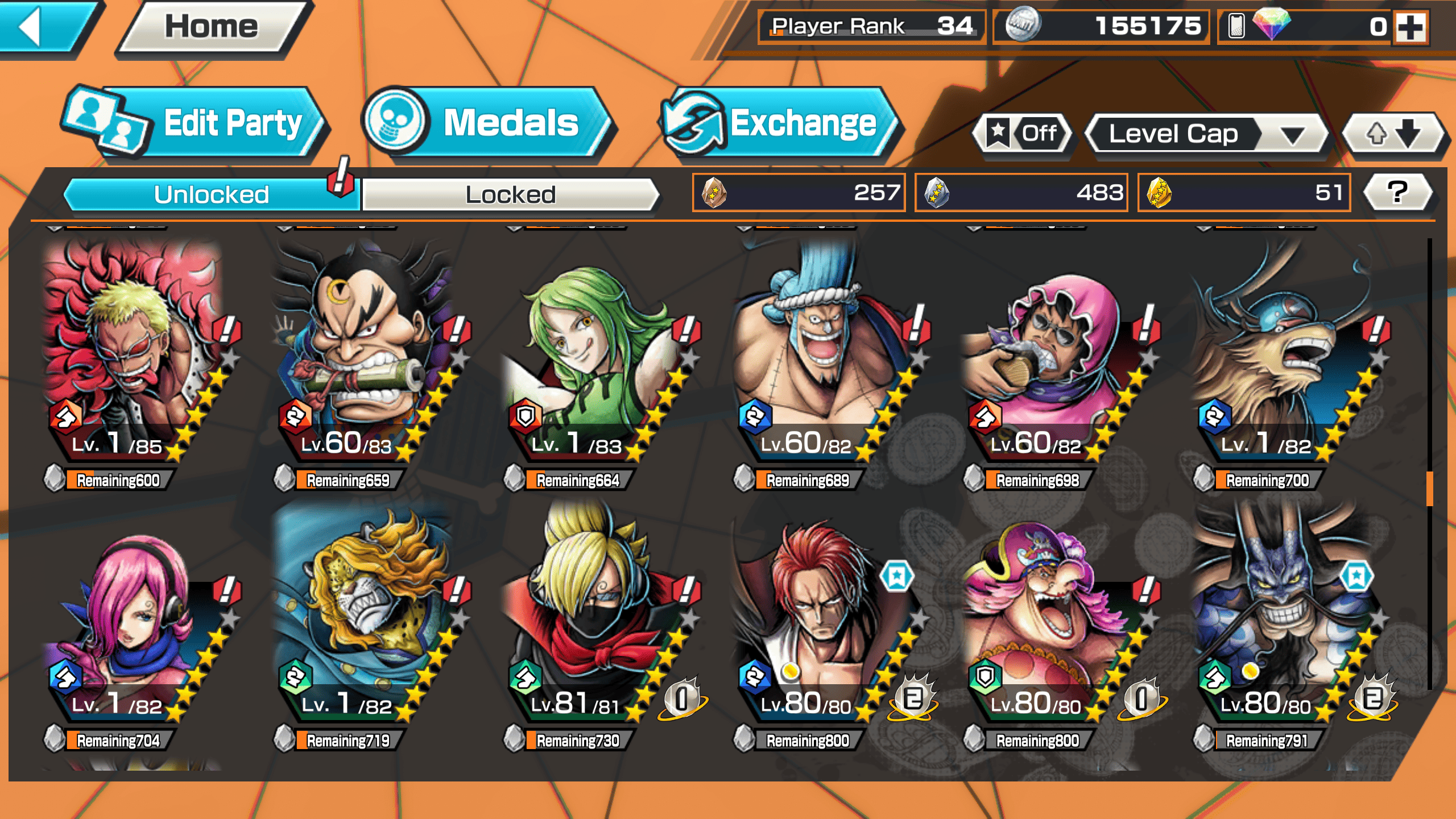This screenshot has width=1456, height=819.
Task: Open the Exchange screen
Action: [779, 123]
